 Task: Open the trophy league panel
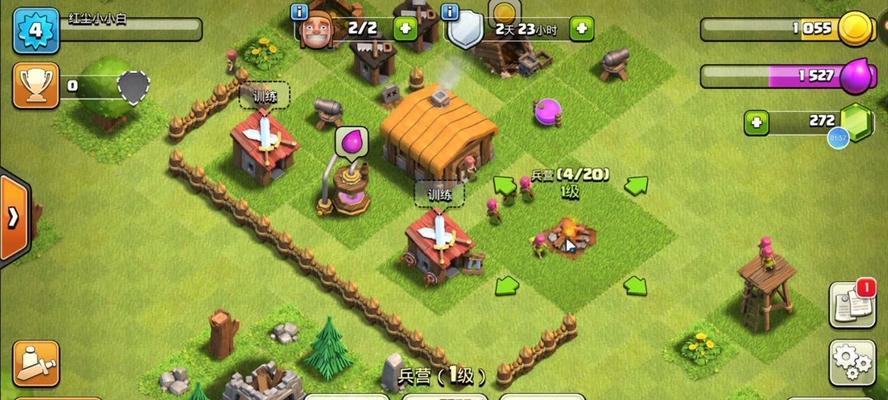(35, 86)
